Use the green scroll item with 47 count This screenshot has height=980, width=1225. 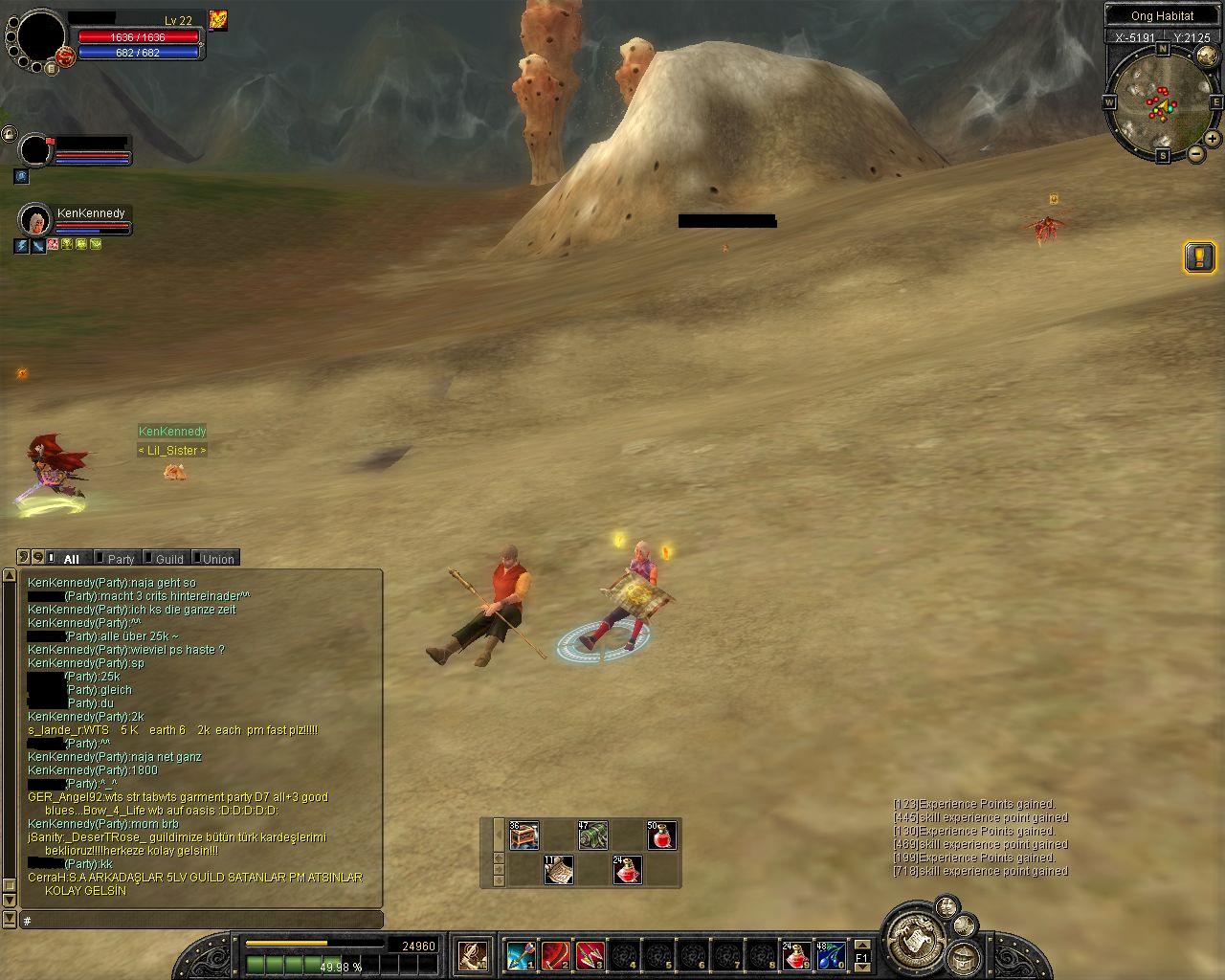(592, 835)
